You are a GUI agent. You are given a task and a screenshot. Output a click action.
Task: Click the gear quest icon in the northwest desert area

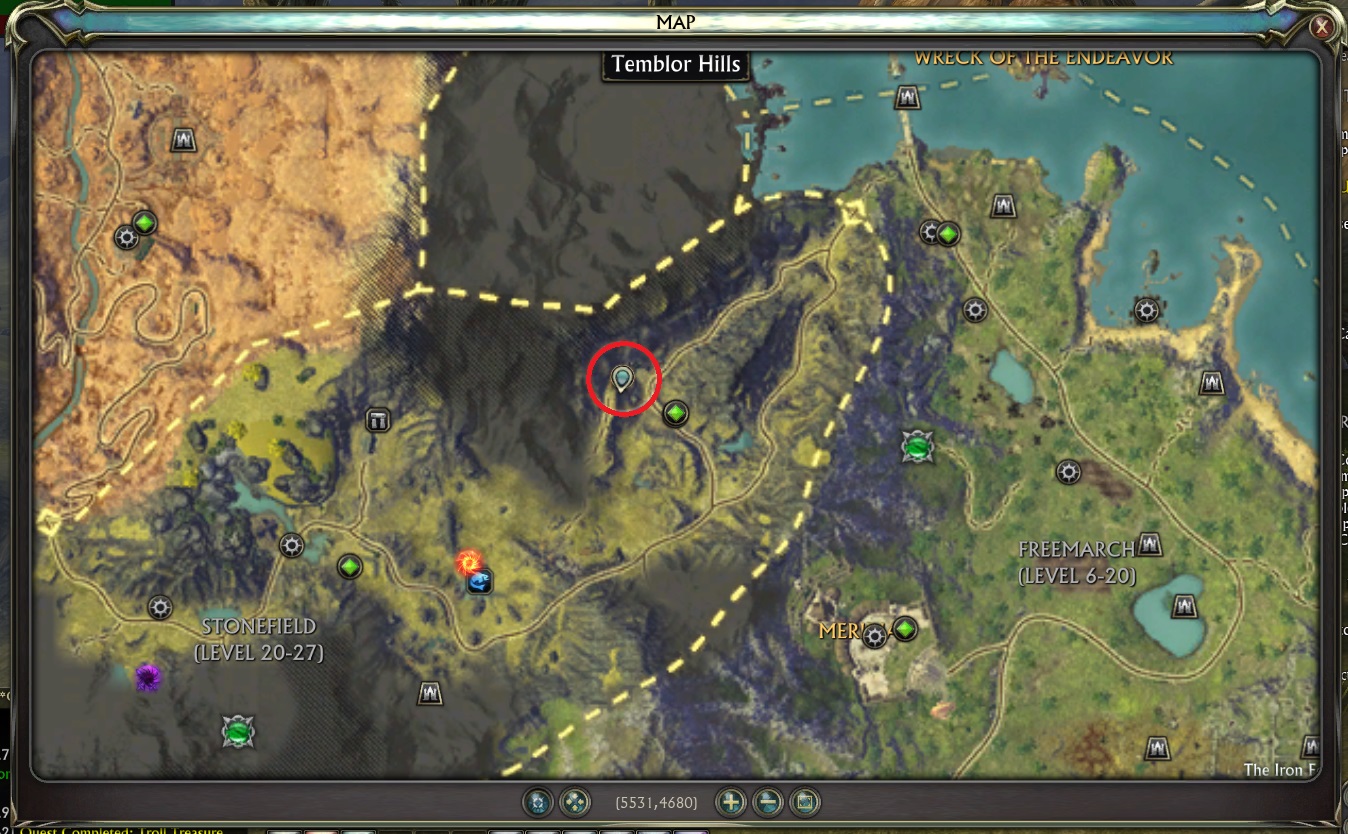click(x=126, y=238)
